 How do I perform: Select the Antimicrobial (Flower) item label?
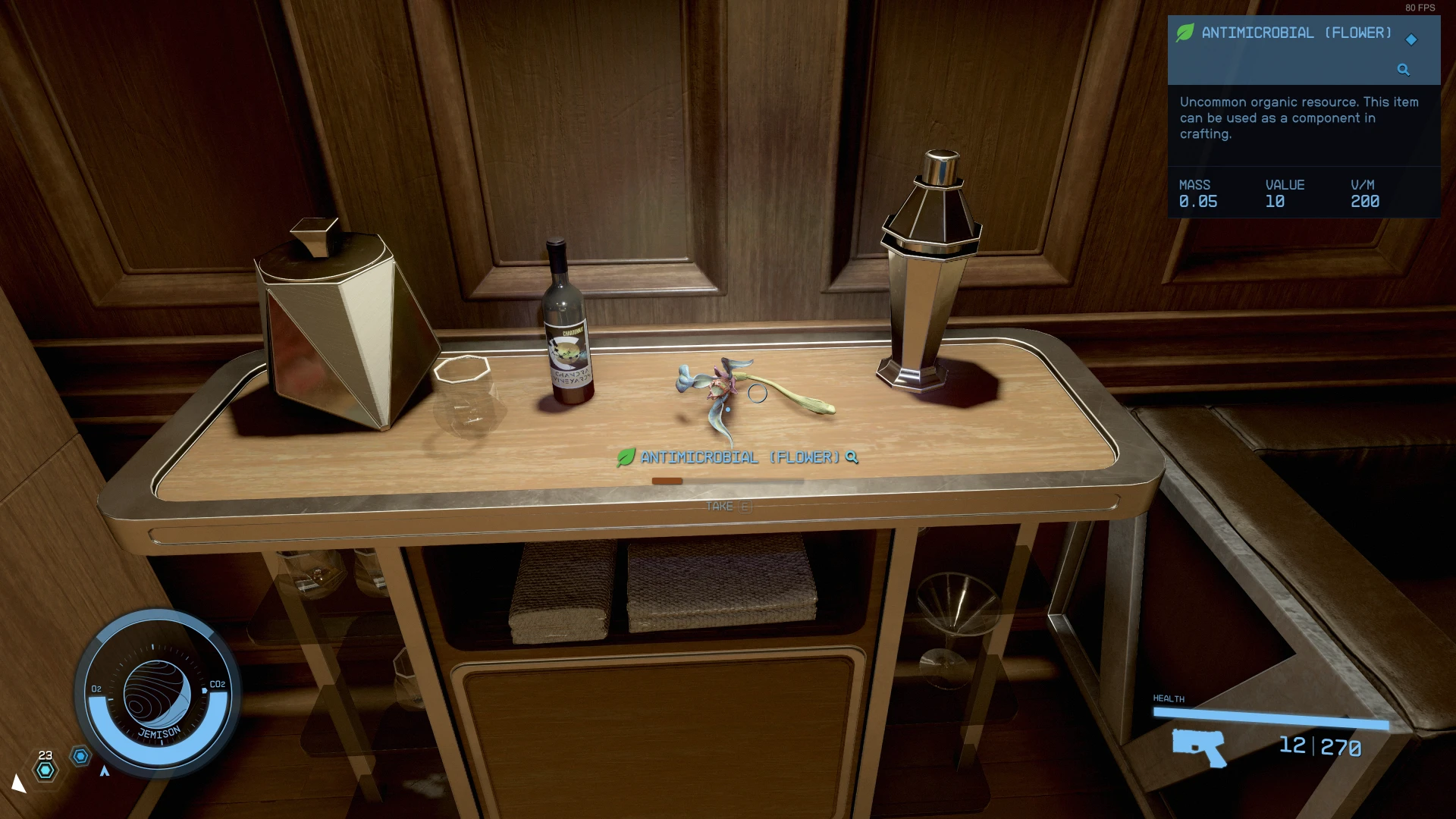[739, 457]
